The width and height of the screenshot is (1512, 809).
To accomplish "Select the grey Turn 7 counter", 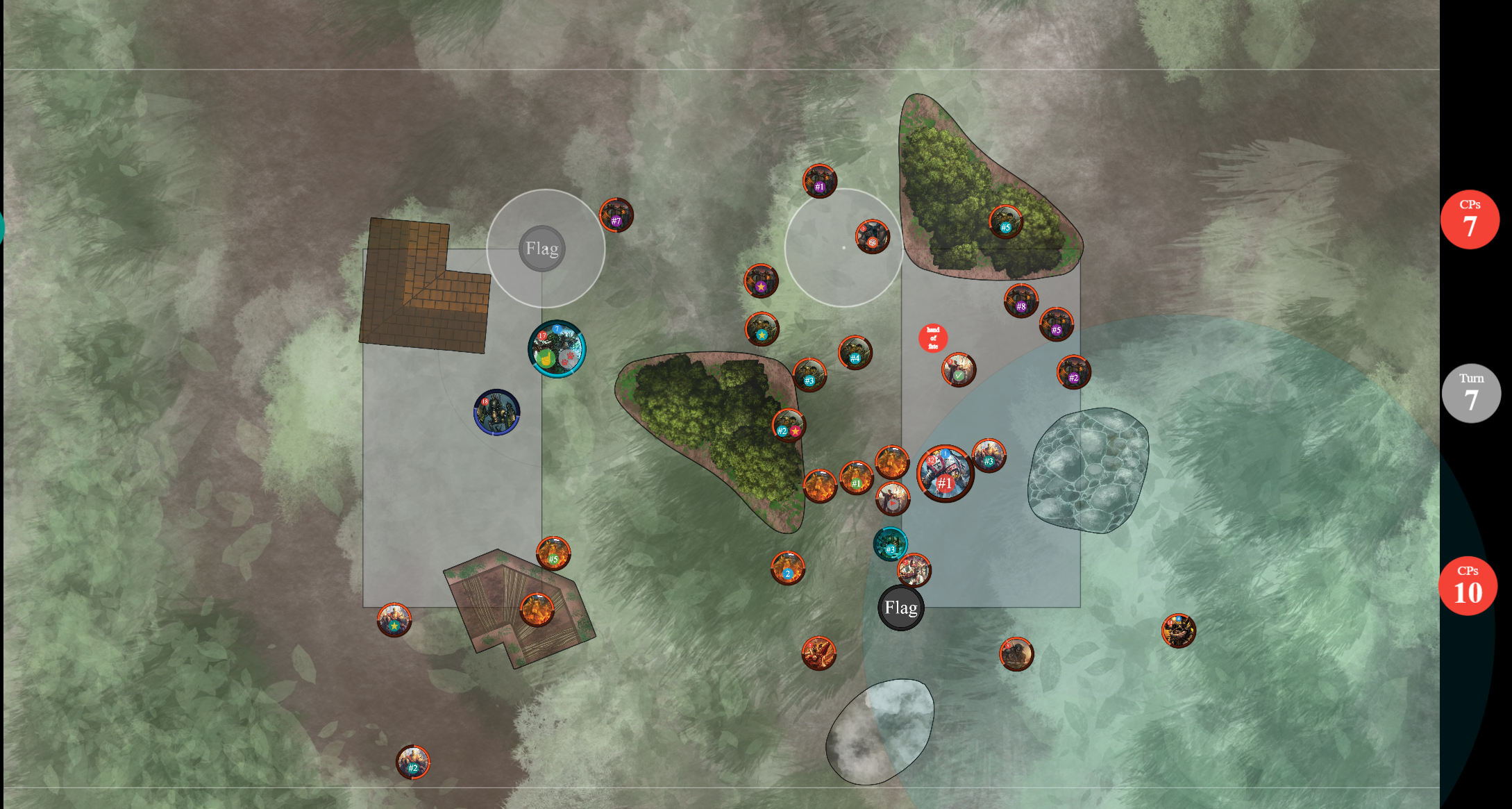I will click(1470, 394).
